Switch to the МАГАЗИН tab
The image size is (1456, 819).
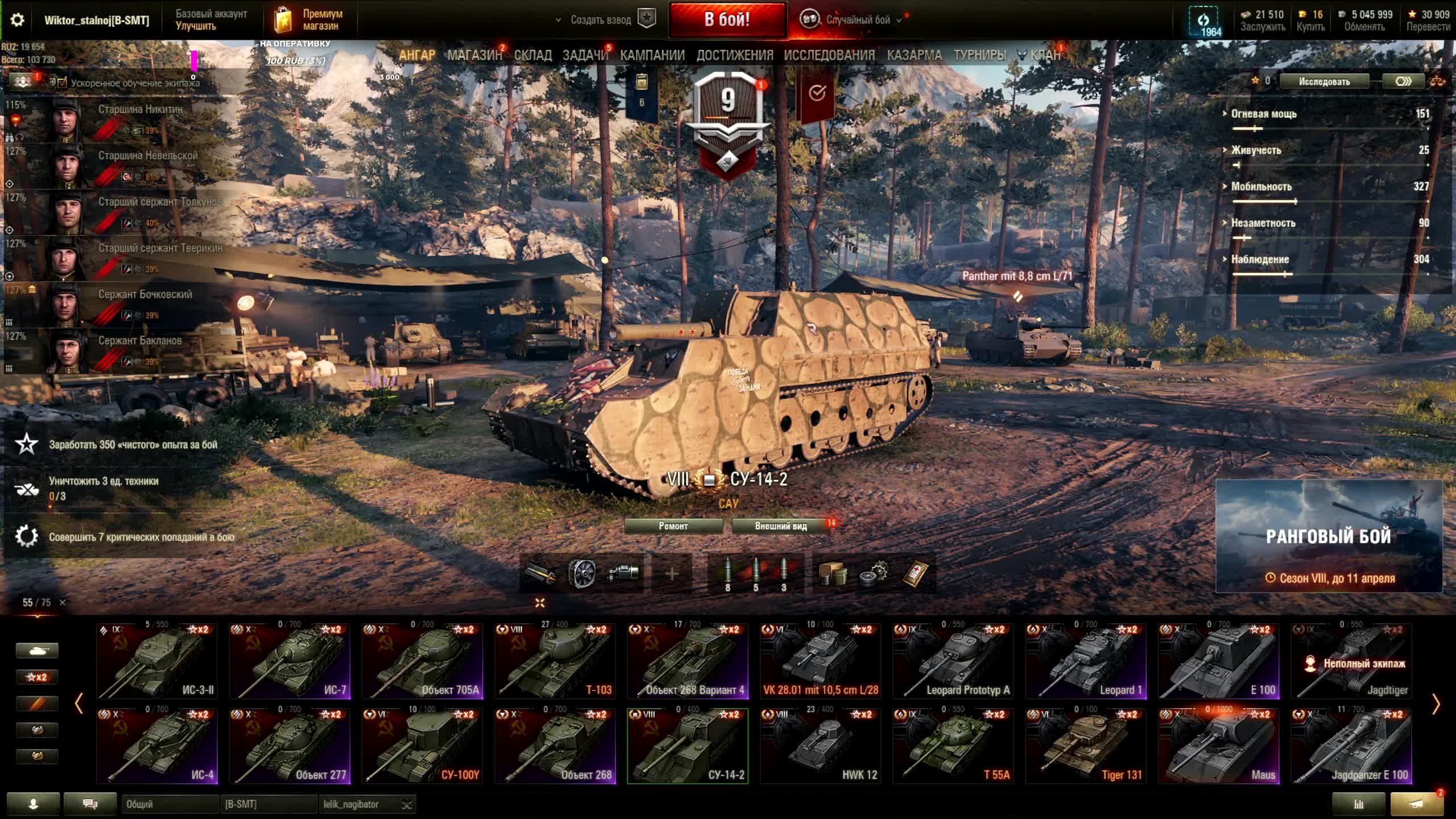474,55
